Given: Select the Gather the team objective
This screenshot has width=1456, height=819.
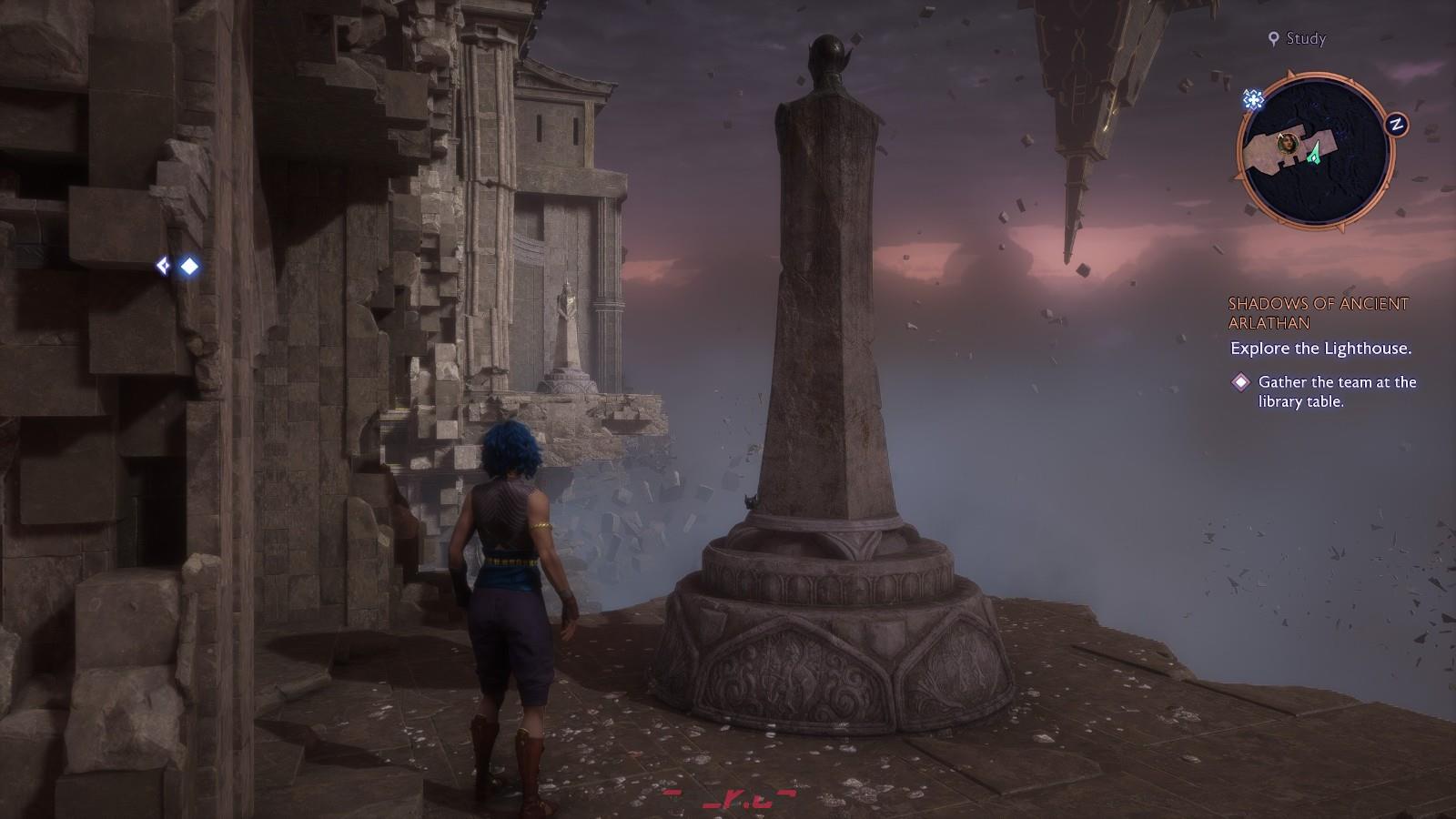Looking at the screenshot, I should pos(1336,391).
